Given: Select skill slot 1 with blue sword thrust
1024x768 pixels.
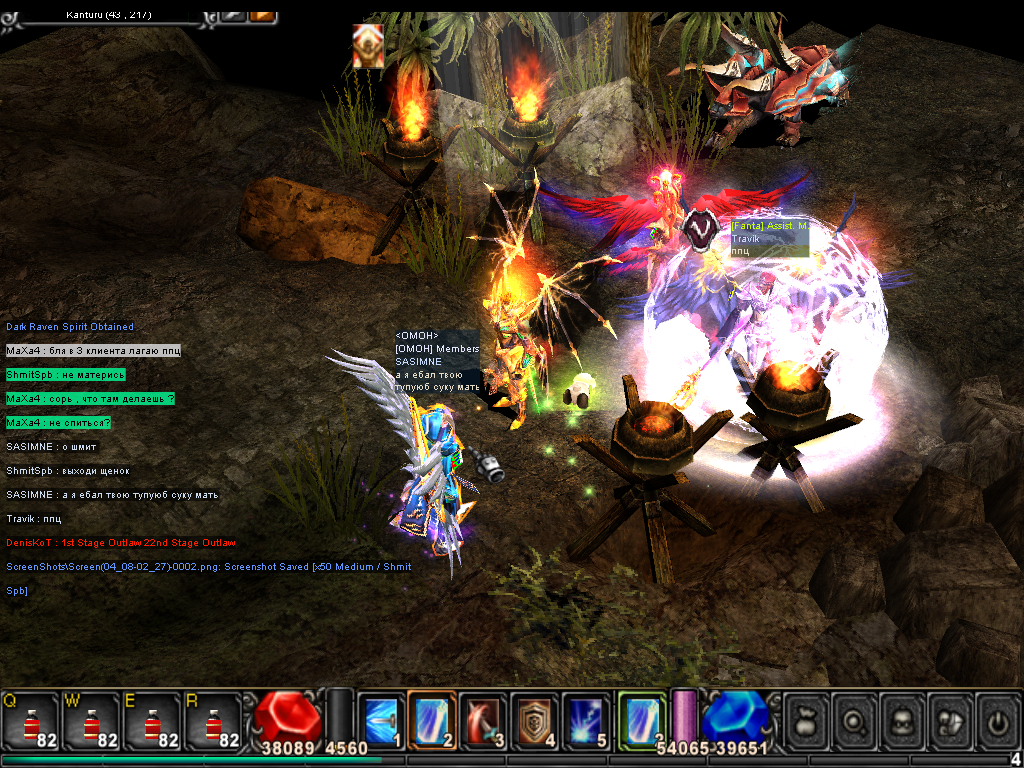Looking at the screenshot, I should tap(381, 719).
